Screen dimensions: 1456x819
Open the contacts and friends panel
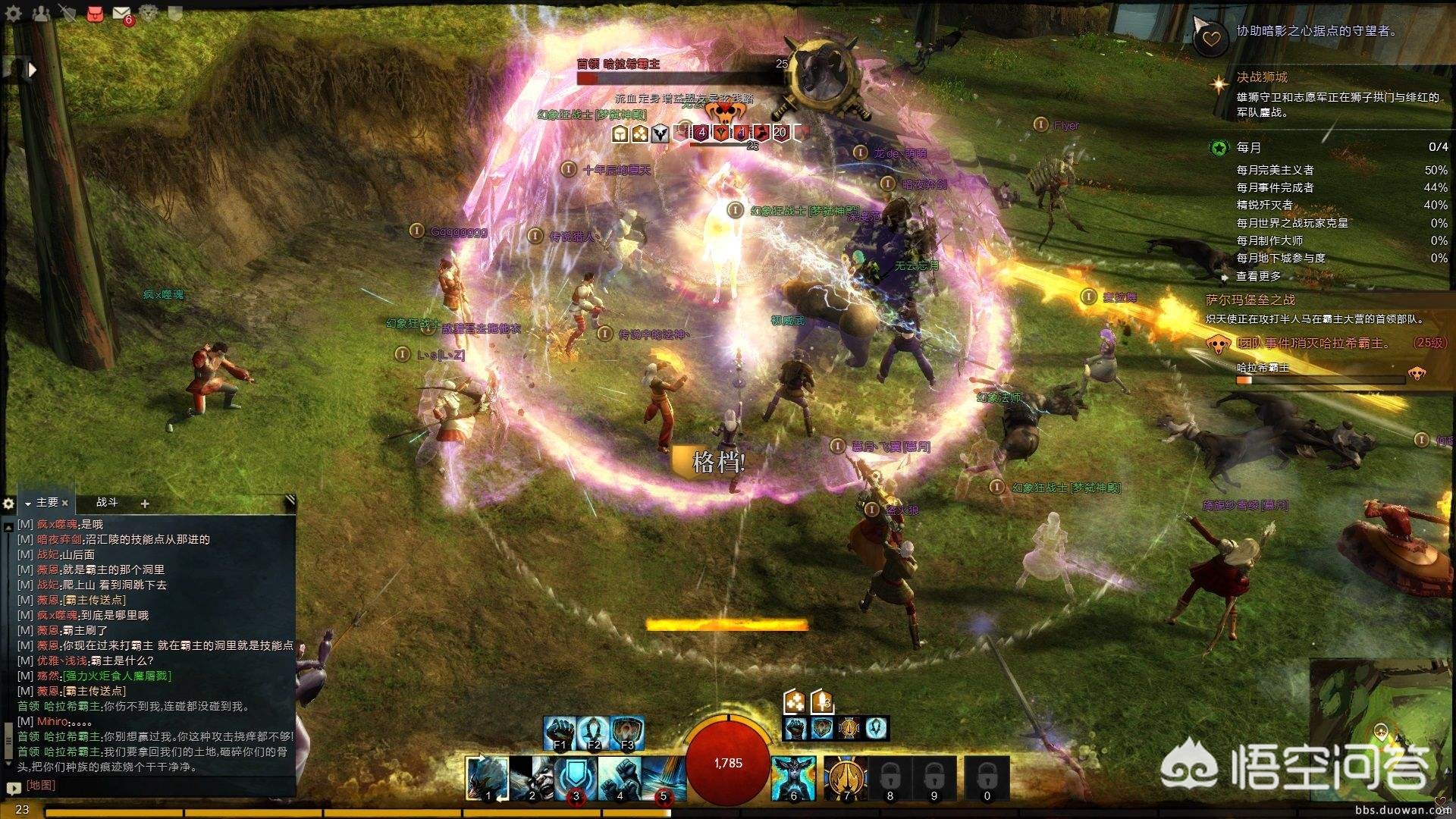pos(41,13)
